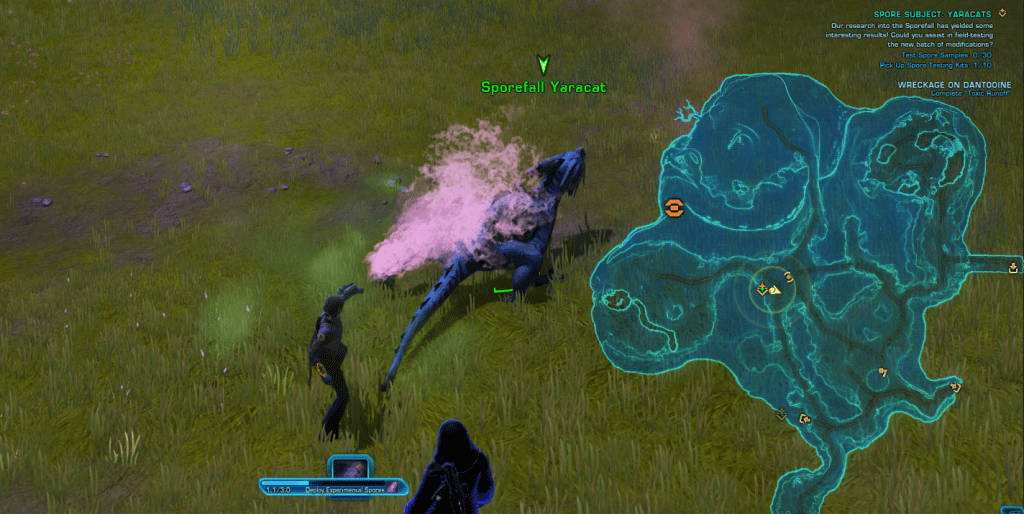Screen dimensions: 1024x514
Task: Click the Deploy Experimental Spores ability icon
Action: point(351,468)
